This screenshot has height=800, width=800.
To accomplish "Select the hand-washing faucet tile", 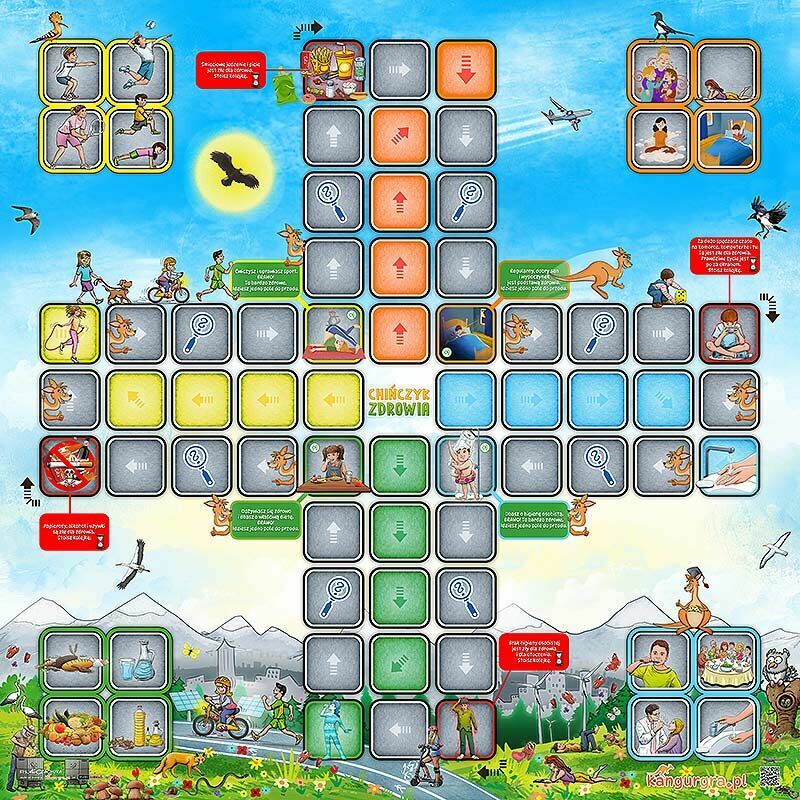I will point(728,466).
